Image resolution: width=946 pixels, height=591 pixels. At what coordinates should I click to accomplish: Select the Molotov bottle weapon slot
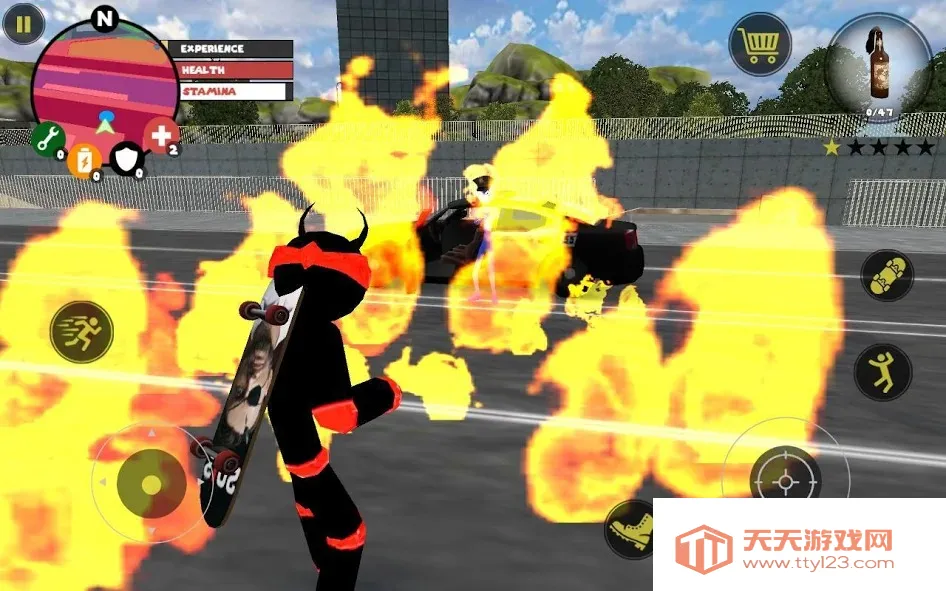879,68
